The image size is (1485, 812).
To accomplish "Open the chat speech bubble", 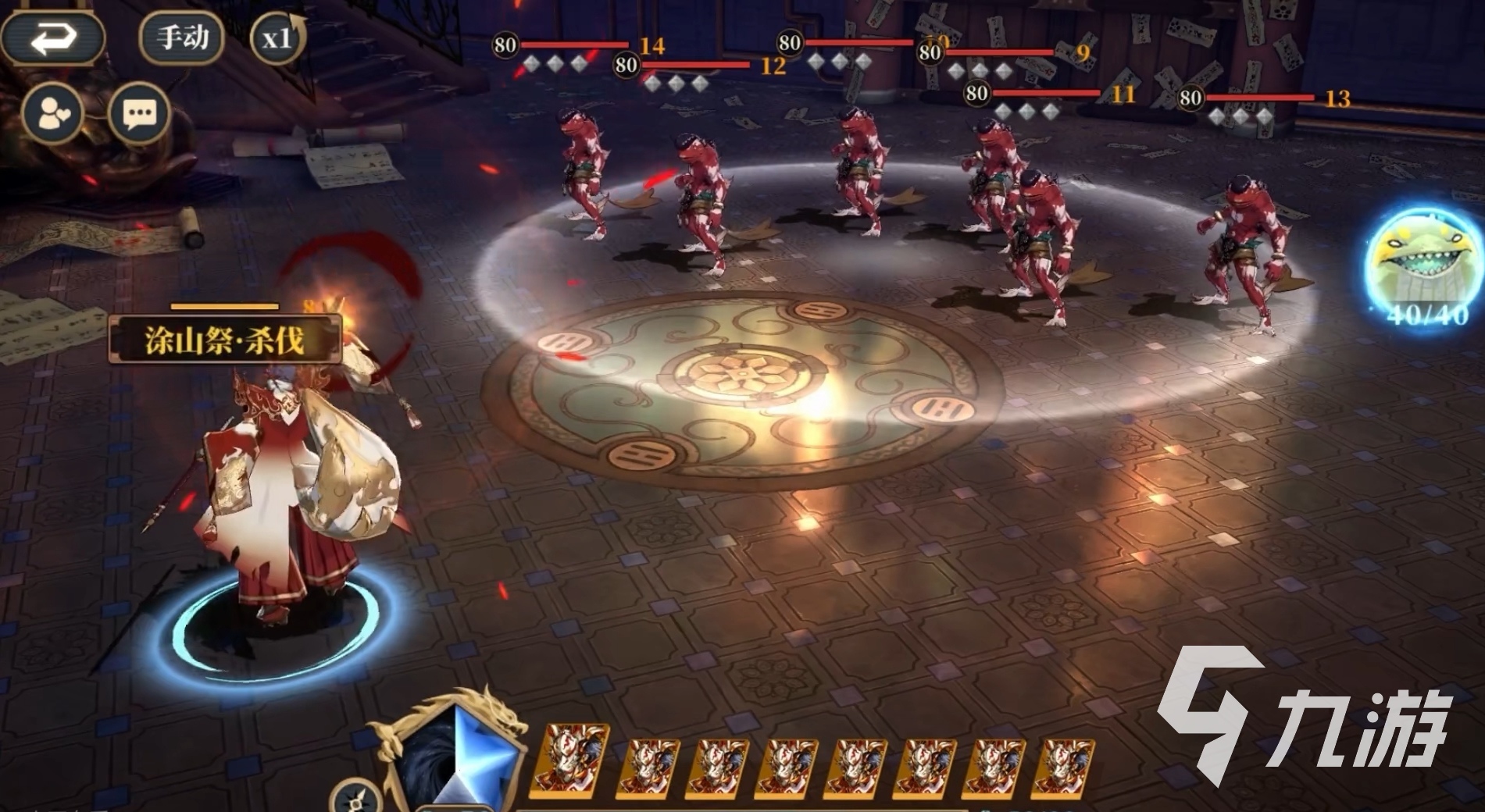I will pyautogui.click(x=139, y=114).
